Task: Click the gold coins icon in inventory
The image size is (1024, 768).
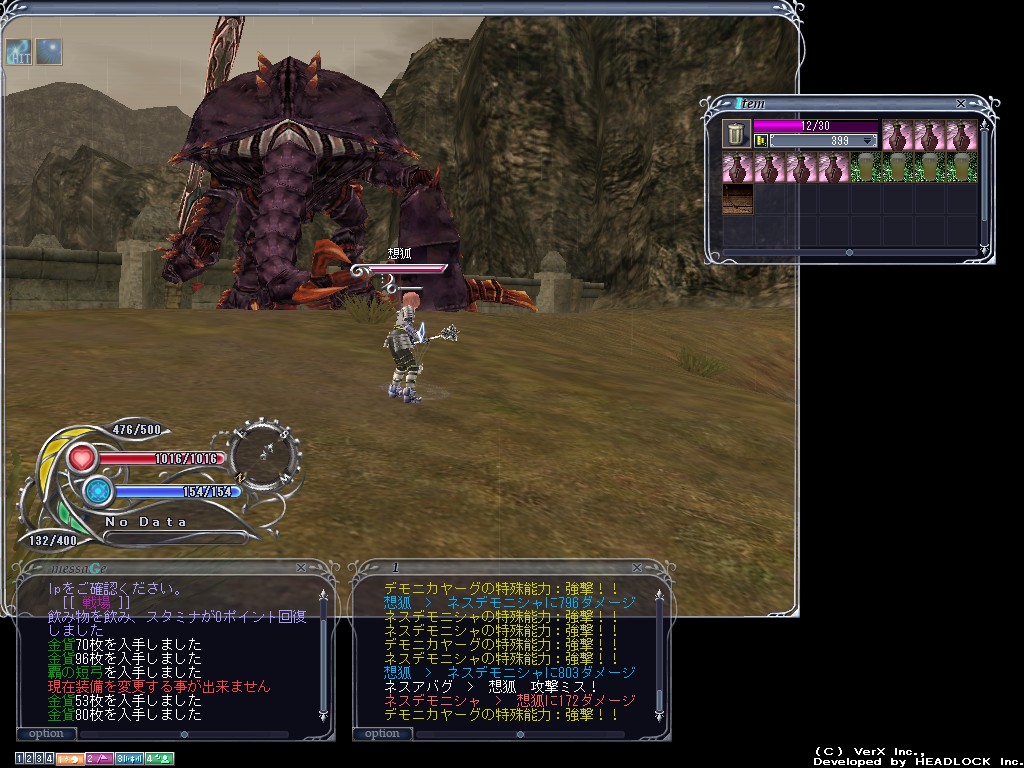Action: coord(761,141)
